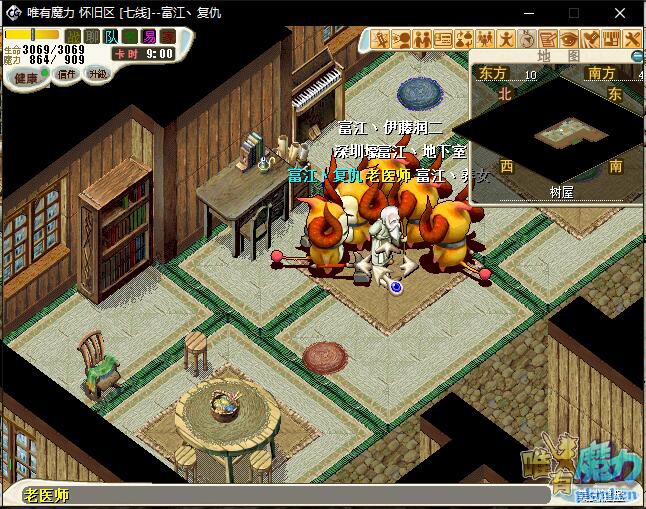
Task: Open the two-people handshake trade icon
Action: 422,39
